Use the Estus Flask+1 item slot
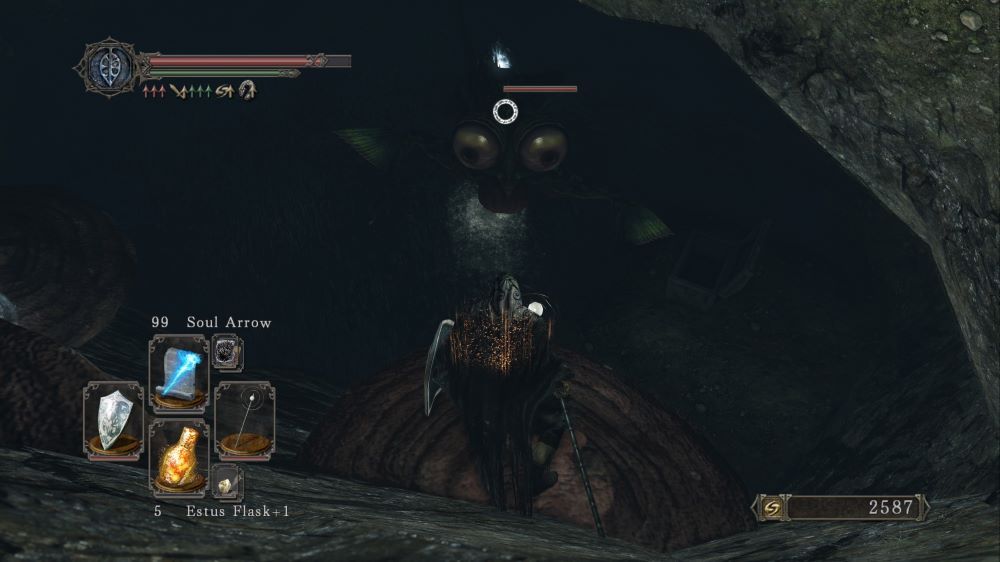Screen dimensions: 1000x562 click(x=179, y=458)
